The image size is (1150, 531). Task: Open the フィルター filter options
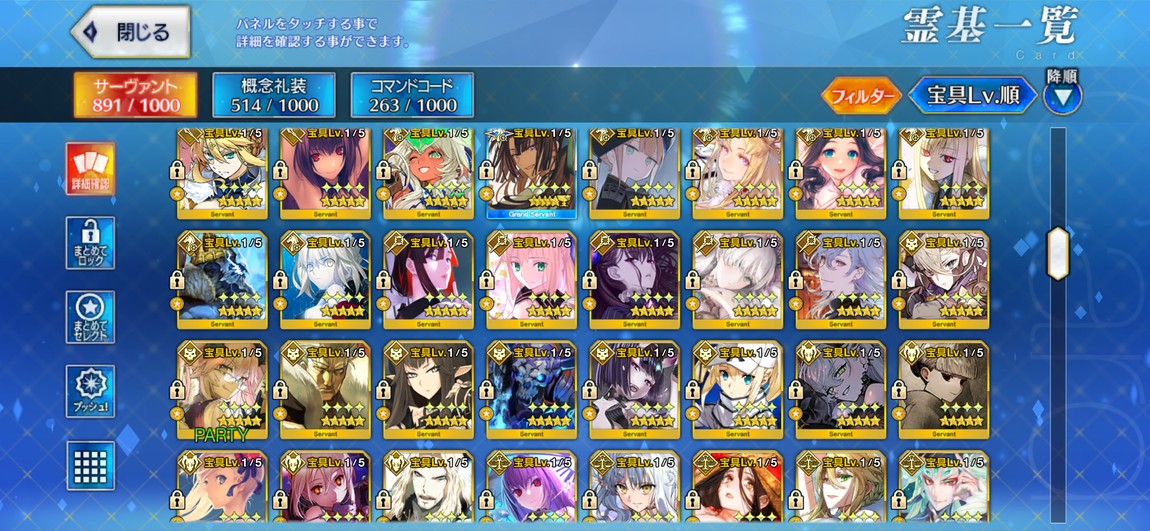point(861,96)
